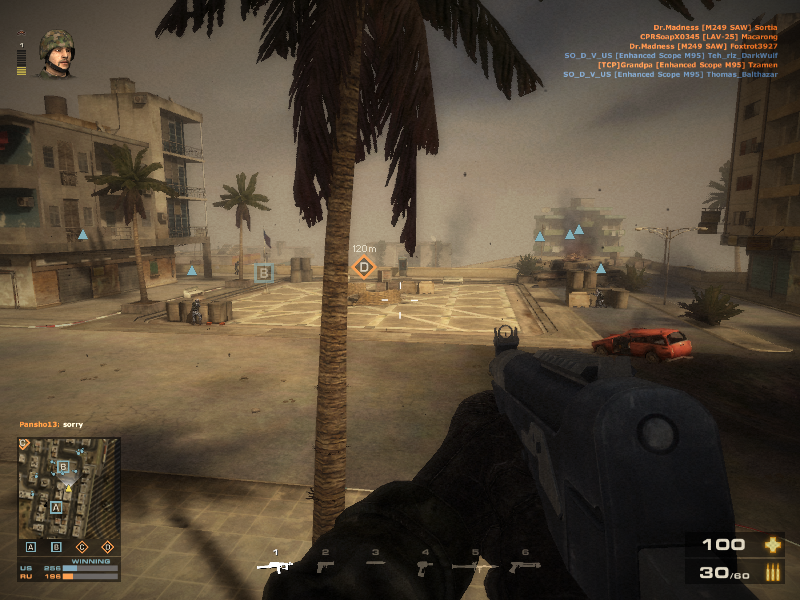
Task: Choose flag D in the row below the minimap
Action: pyautogui.click(x=107, y=547)
